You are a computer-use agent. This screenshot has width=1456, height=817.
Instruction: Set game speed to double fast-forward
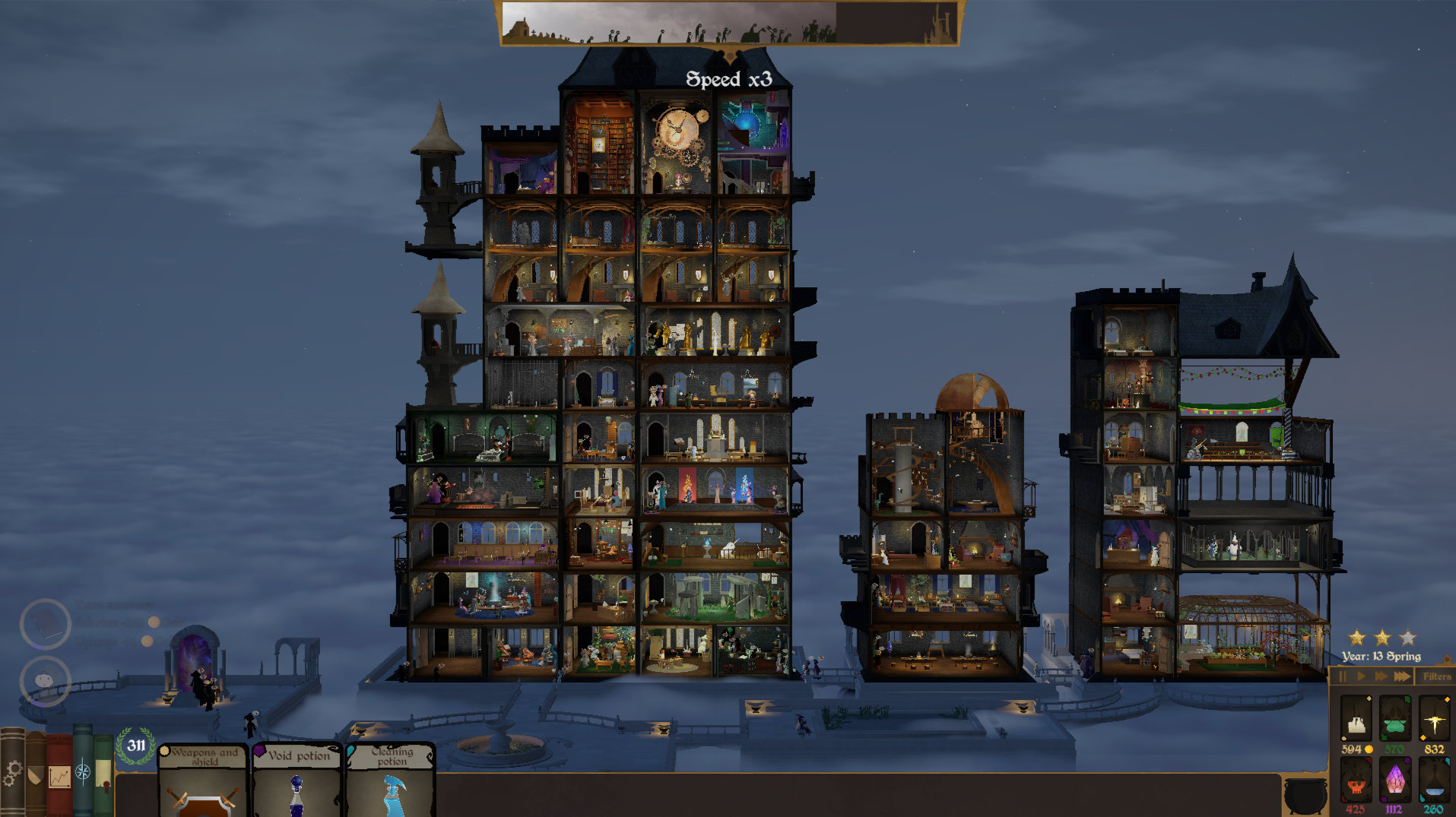(x=1381, y=676)
